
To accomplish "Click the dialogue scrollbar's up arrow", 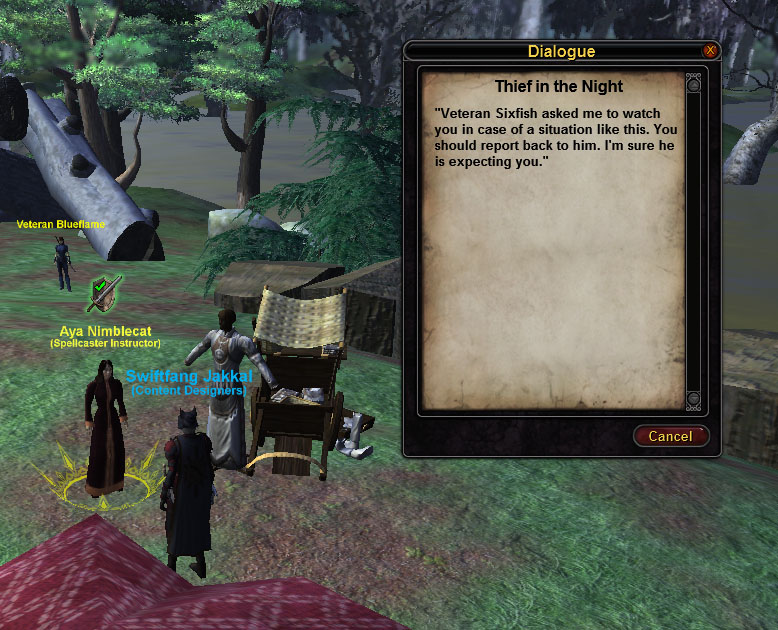I will (x=694, y=85).
